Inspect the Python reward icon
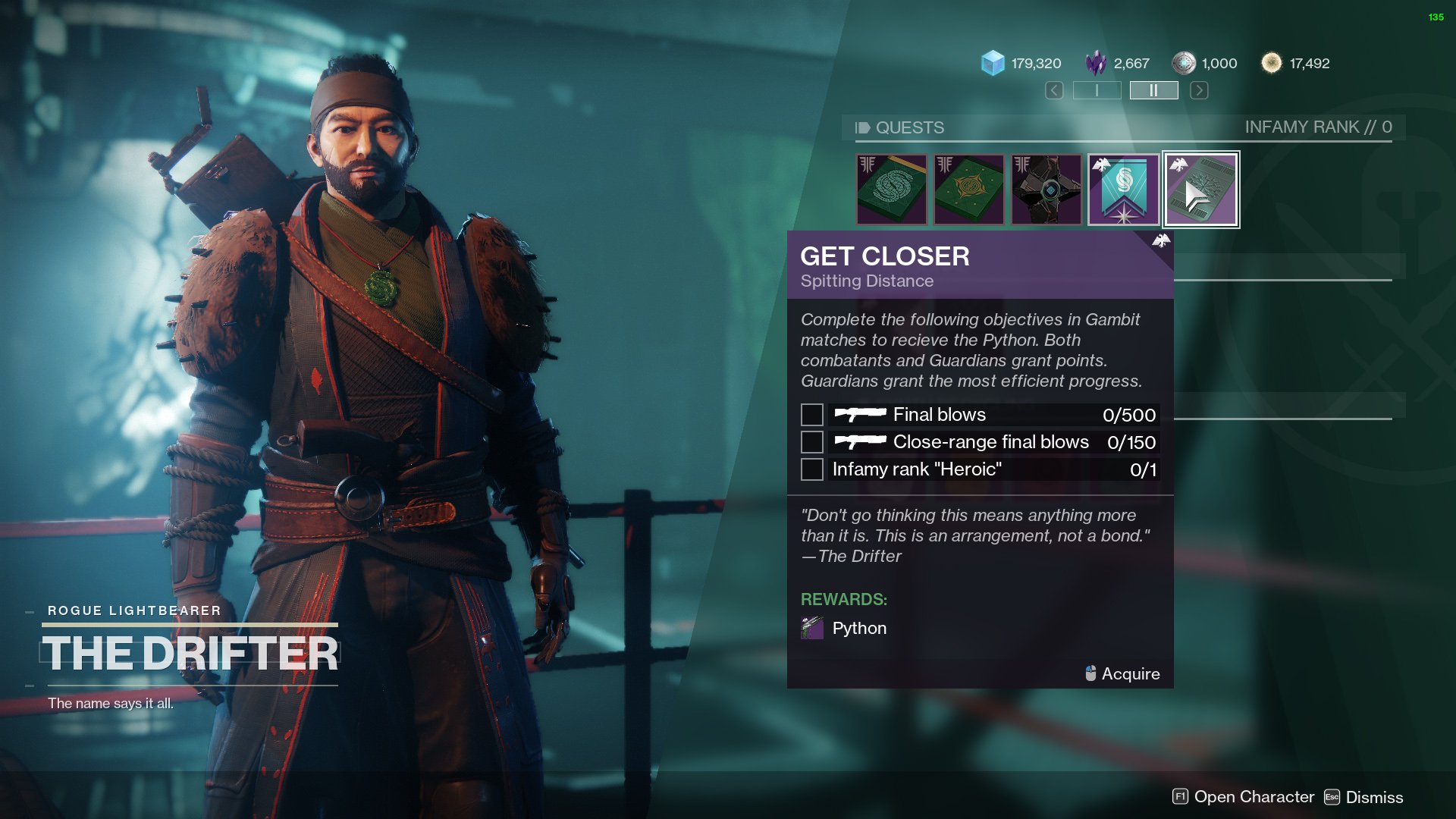The width and height of the screenshot is (1456, 819). [x=812, y=628]
